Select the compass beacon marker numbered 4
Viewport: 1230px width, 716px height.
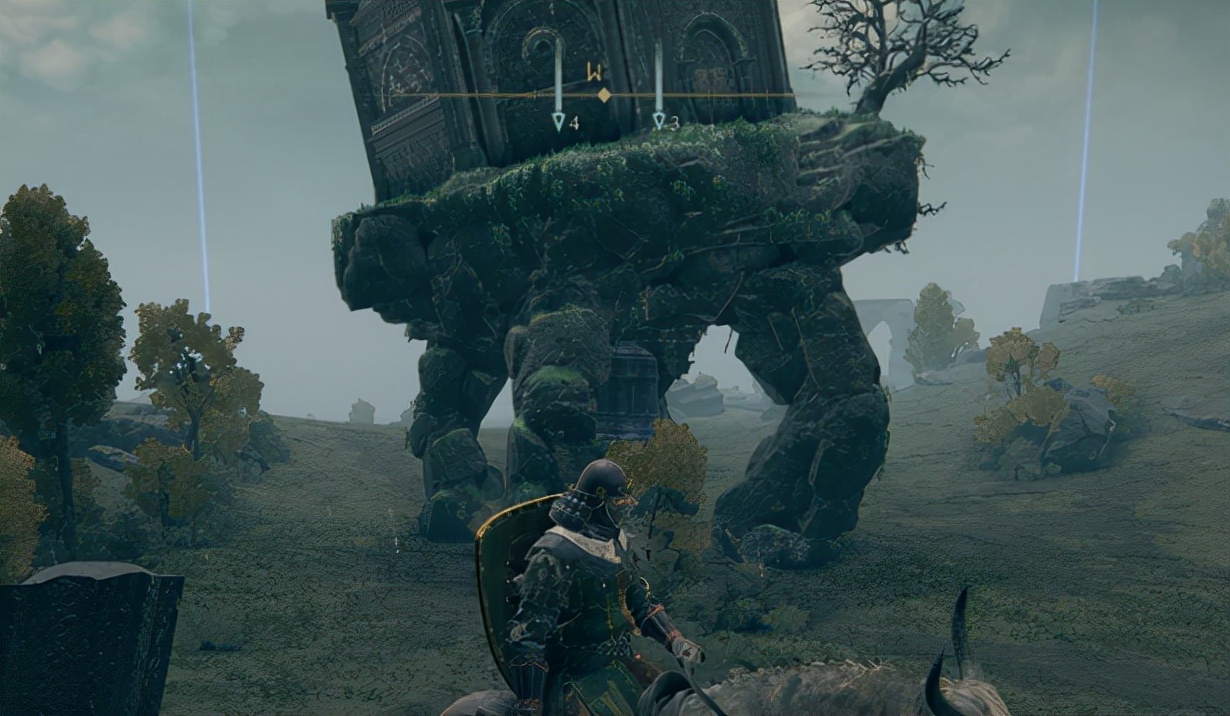(x=559, y=121)
